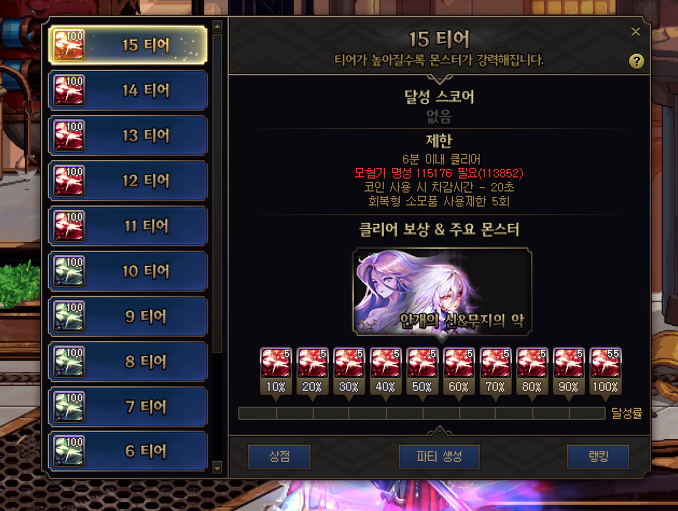Open the 랭킹 ranking button
The image size is (678, 511).
597,457
